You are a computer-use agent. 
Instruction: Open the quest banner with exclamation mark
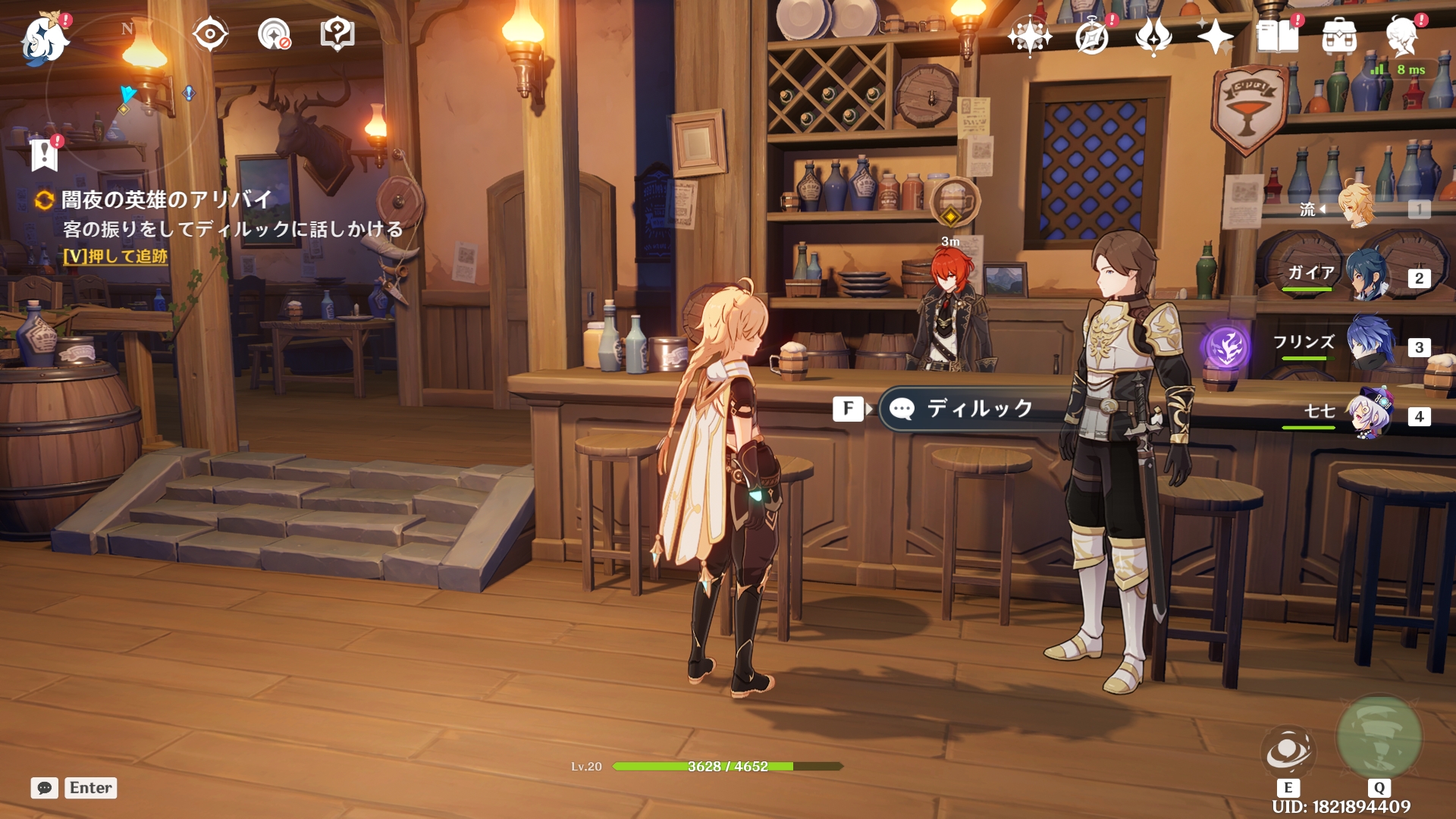(x=45, y=154)
